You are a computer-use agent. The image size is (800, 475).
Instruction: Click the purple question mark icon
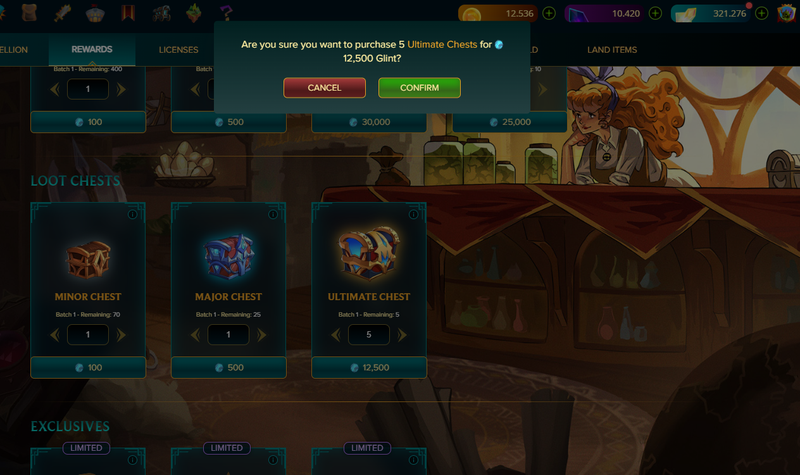pos(227,14)
